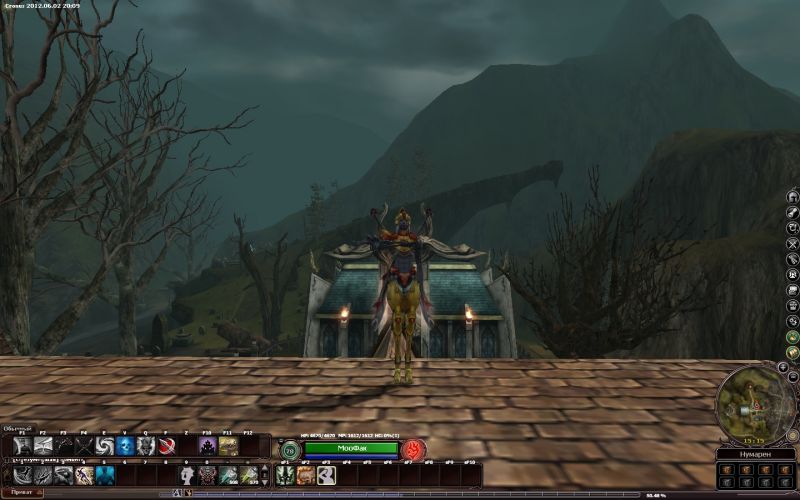Image resolution: width=800 pixels, height=500 pixels.
Task: Open the crossed-swords menu button on the side bar
Action: coord(792,243)
